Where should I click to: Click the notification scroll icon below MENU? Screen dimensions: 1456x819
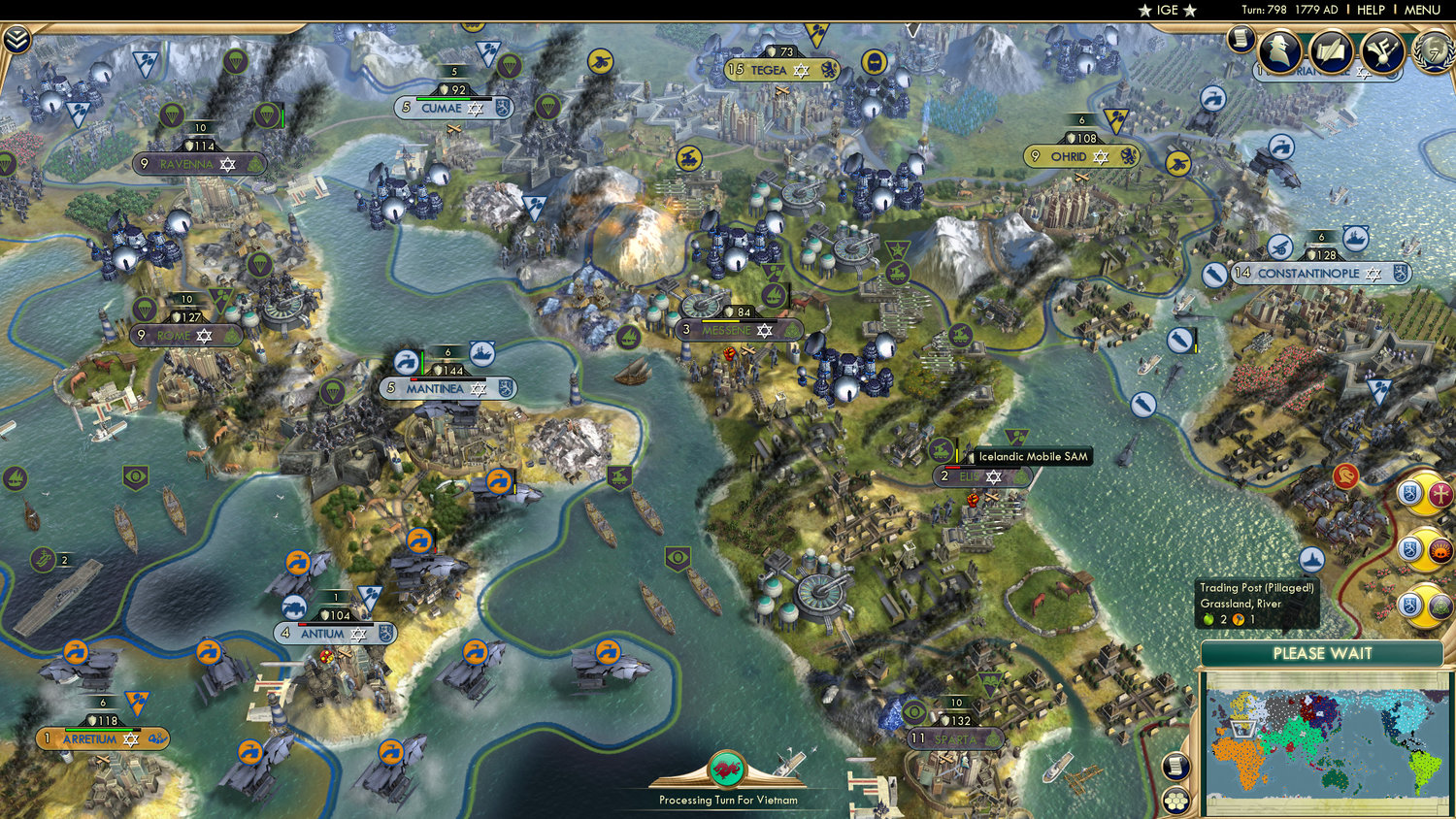1241,39
